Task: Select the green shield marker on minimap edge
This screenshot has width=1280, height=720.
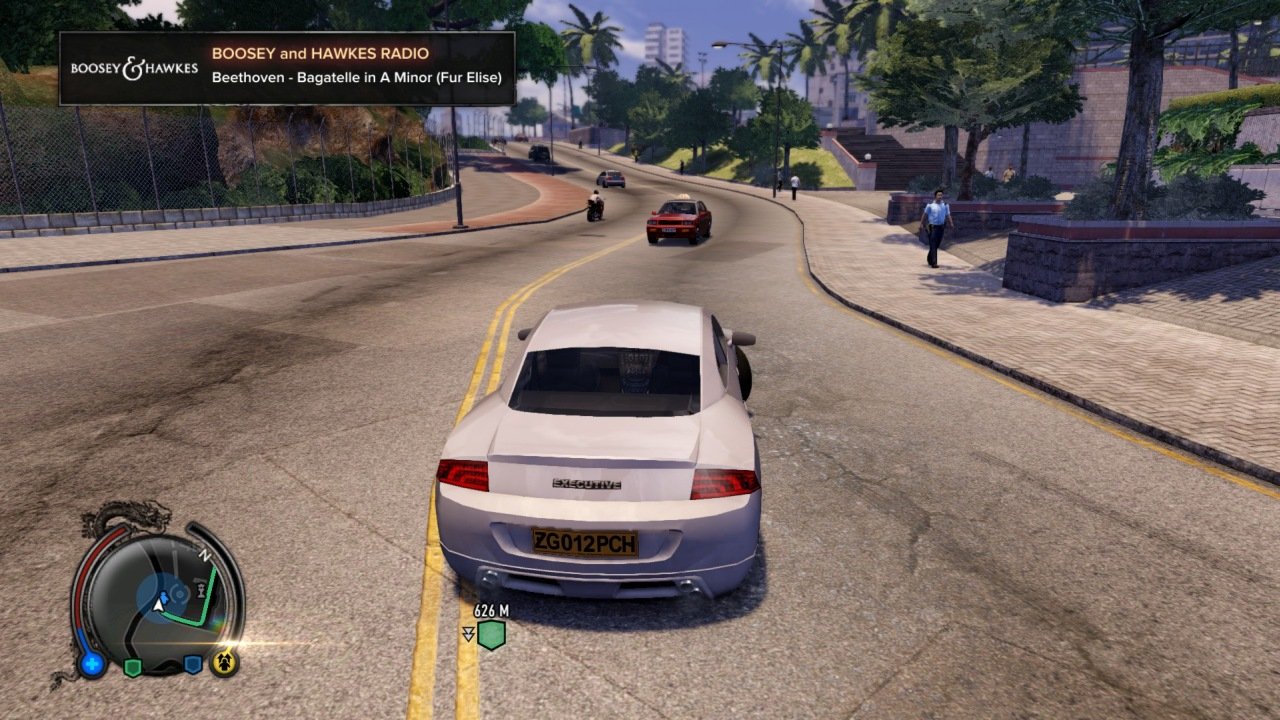Action: (132, 667)
